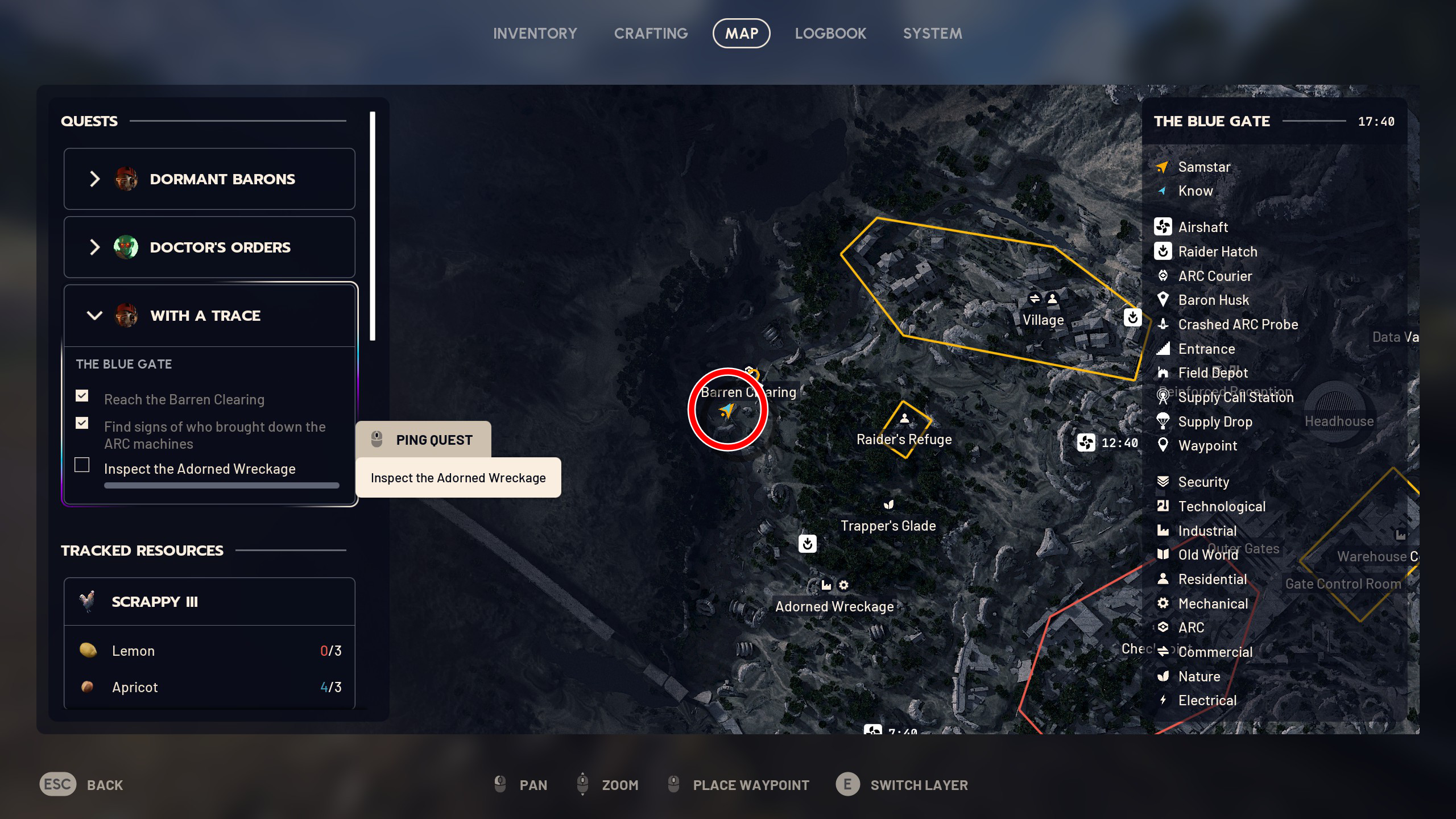
Task: Select the Map tab
Action: coord(741,34)
